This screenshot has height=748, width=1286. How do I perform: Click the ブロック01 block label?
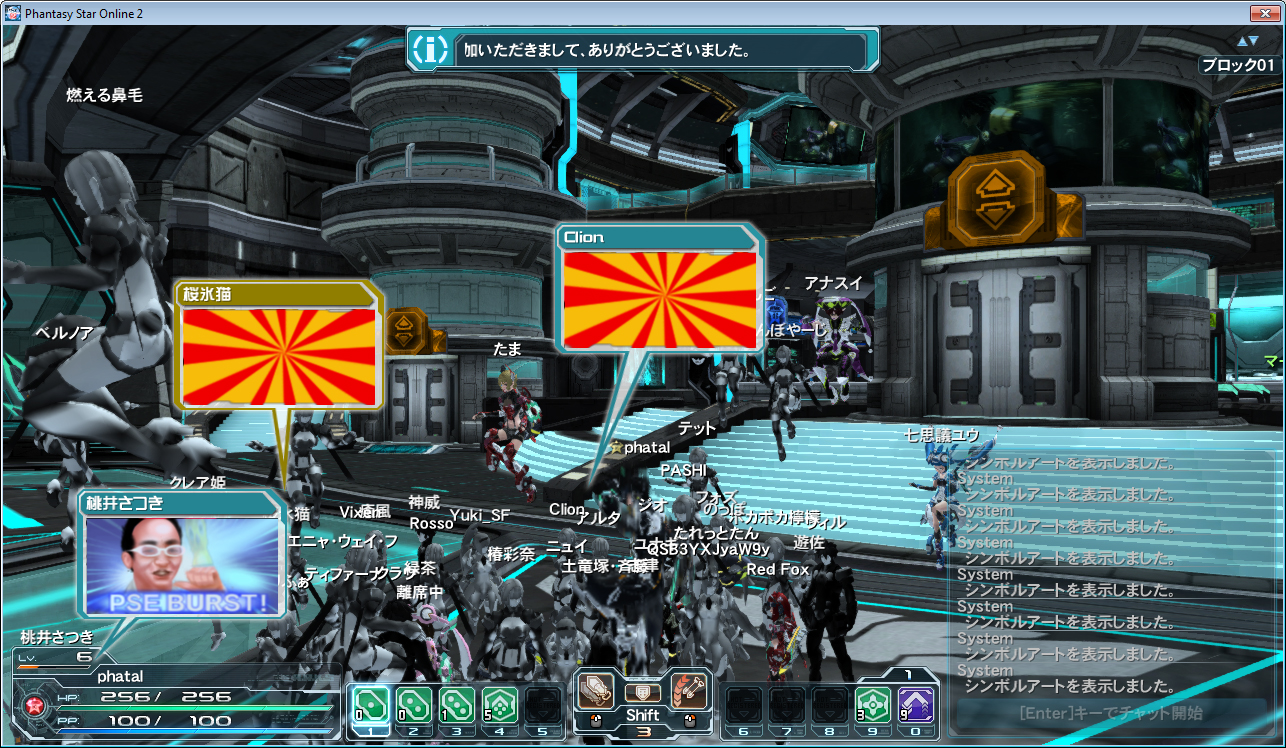pyautogui.click(x=1237, y=65)
